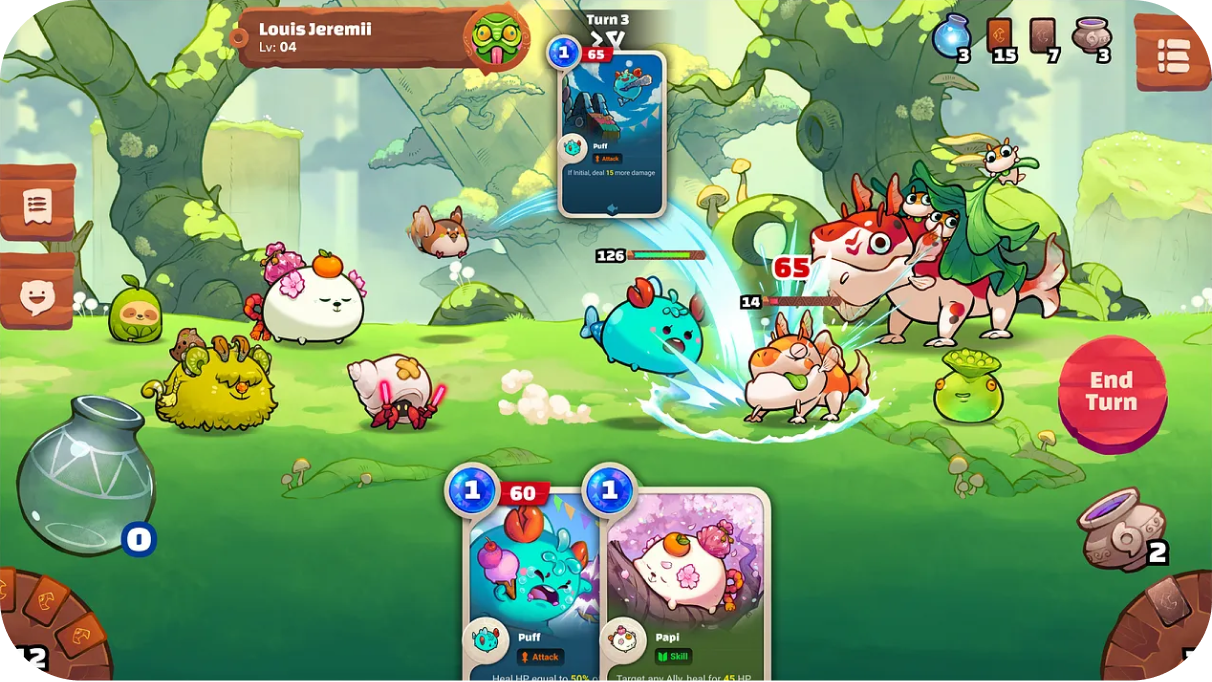Open the battle log scroll button
1212x682 pixels.
(37, 204)
